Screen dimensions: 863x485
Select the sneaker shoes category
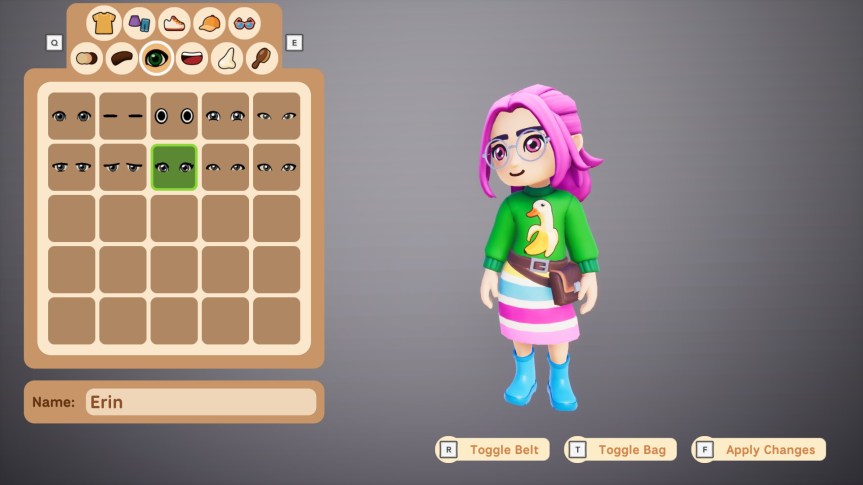[174, 22]
